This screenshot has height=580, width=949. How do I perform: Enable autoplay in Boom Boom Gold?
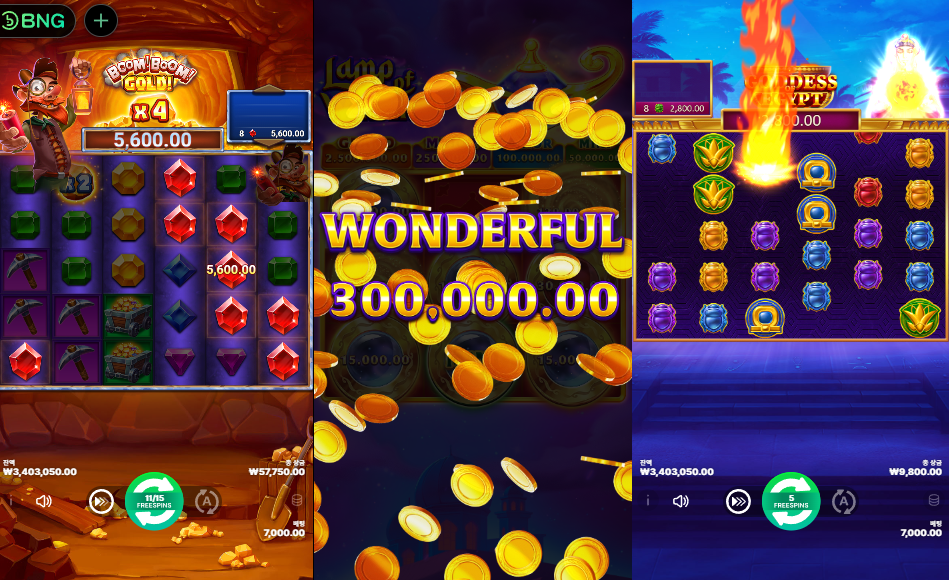point(207,501)
